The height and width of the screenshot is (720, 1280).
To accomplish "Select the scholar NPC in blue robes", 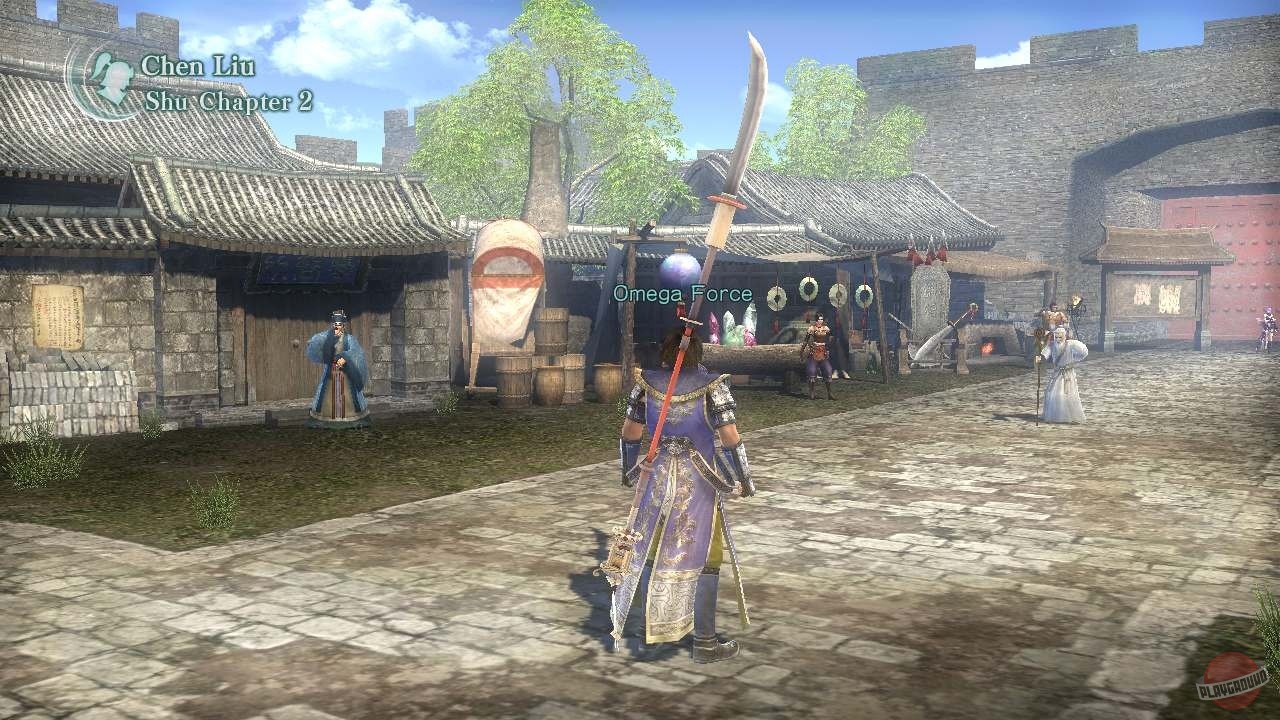I will click(x=338, y=360).
